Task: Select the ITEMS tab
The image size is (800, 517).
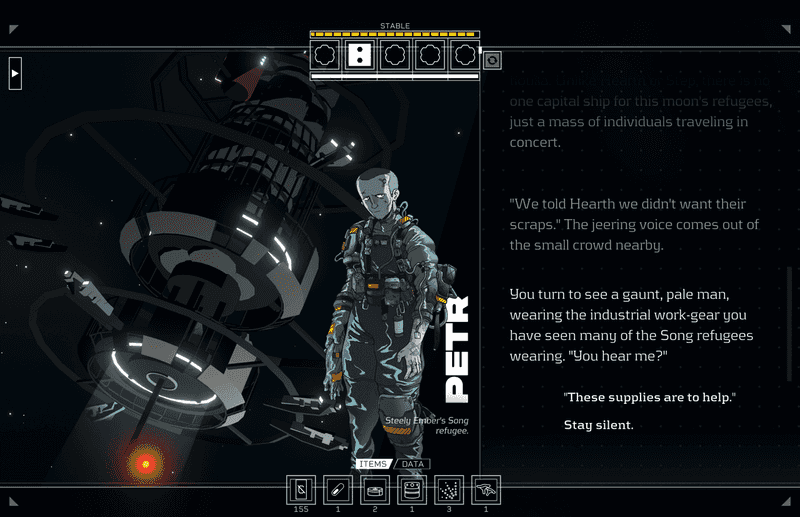Action: click(372, 464)
